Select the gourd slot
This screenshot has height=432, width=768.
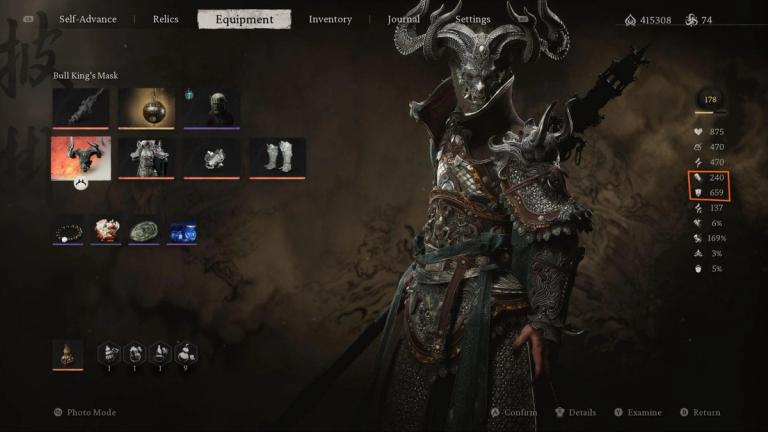pyautogui.click(x=67, y=354)
